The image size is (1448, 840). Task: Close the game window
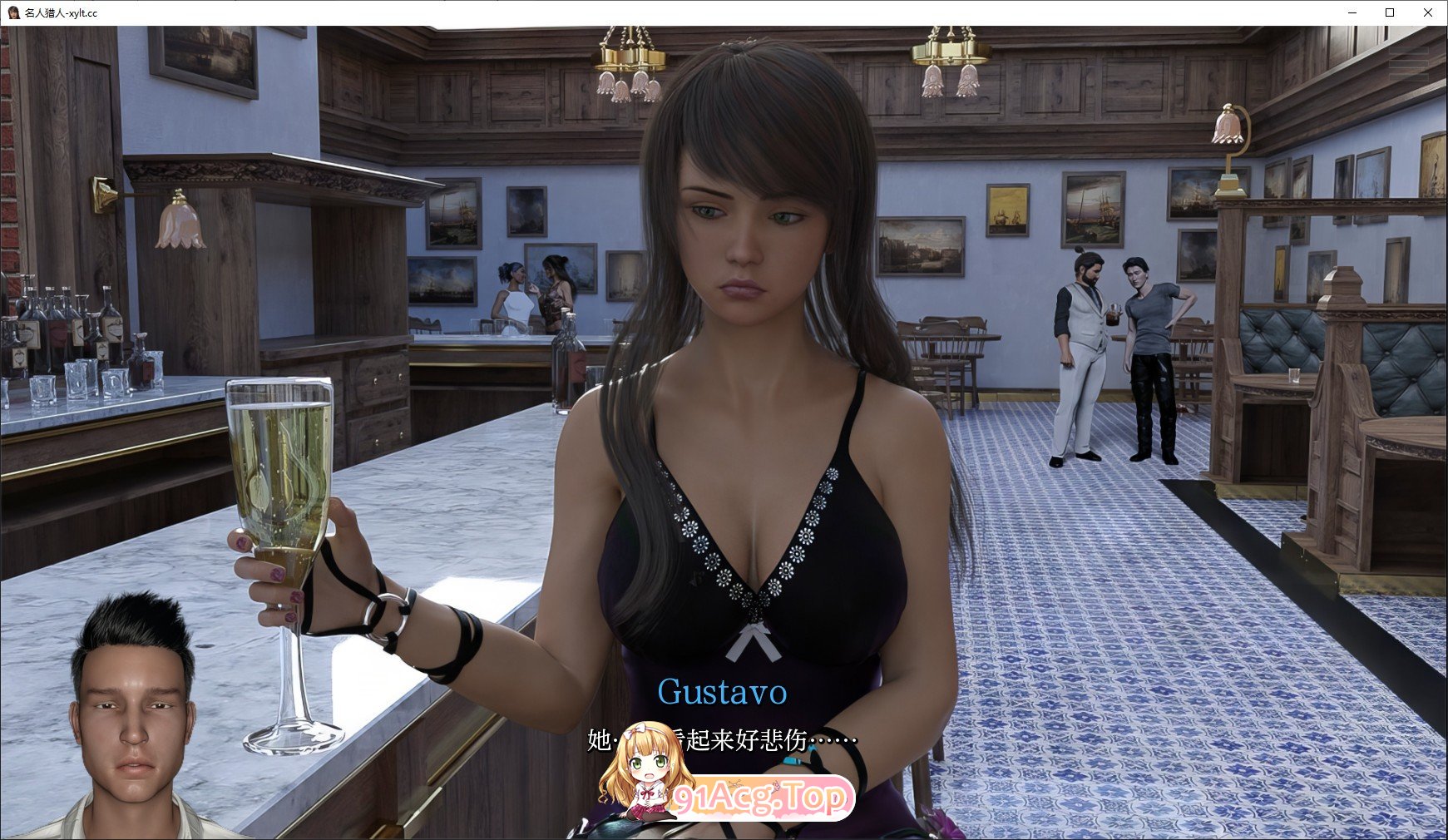point(1427,12)
